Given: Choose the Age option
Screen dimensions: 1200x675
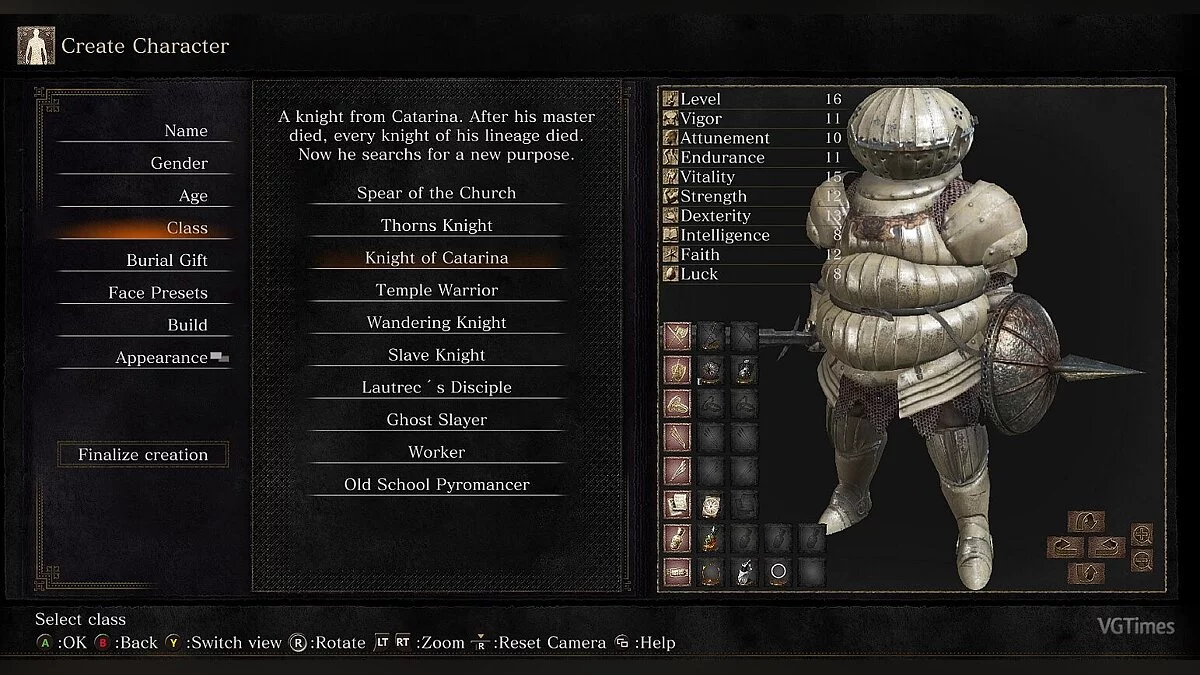Looking at the screenshot, I should coord(193,196).
